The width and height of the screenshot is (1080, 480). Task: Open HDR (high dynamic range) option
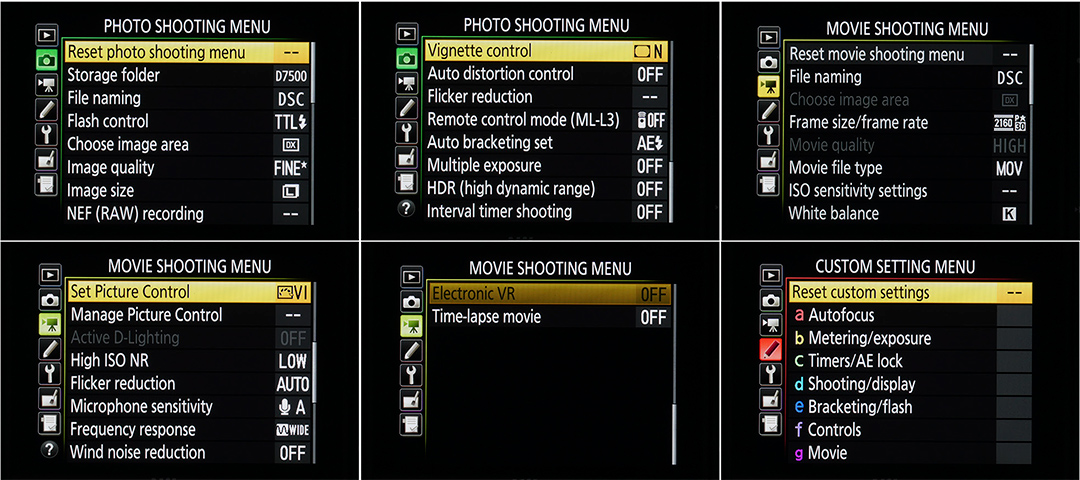[x=511, y=188]
